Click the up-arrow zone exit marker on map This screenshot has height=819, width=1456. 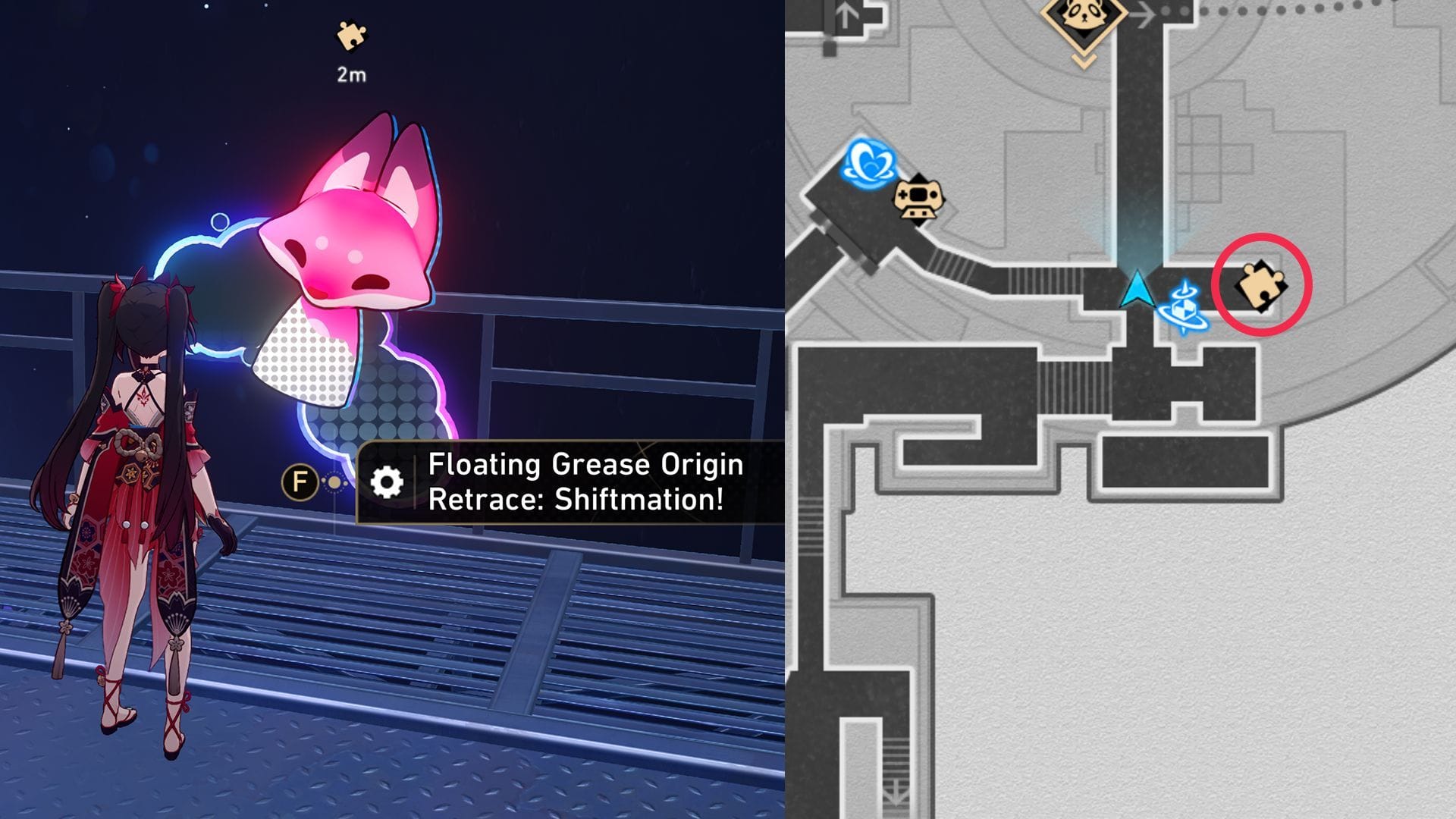(x=846, y=17)
